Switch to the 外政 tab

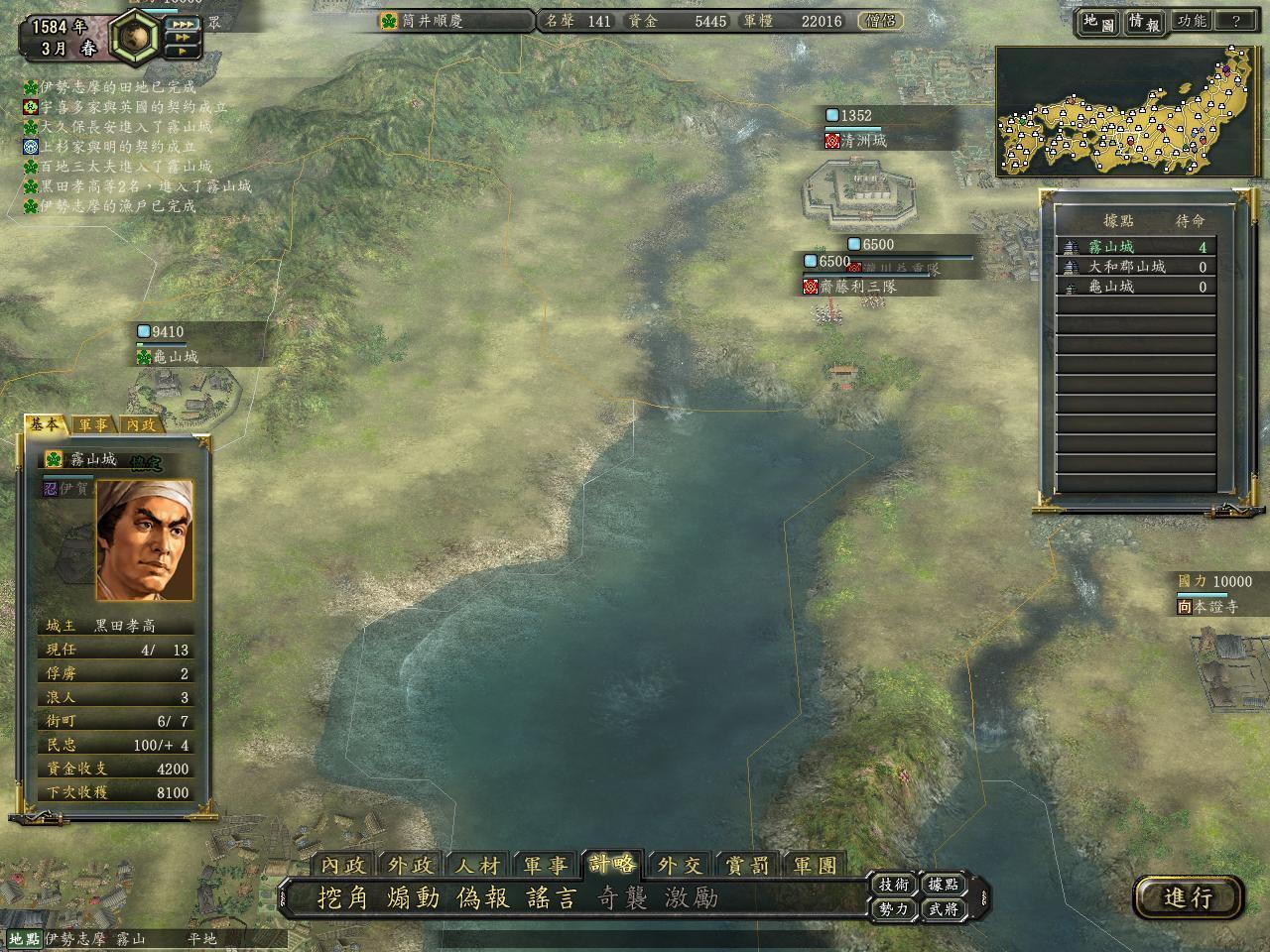coord(410,866)
